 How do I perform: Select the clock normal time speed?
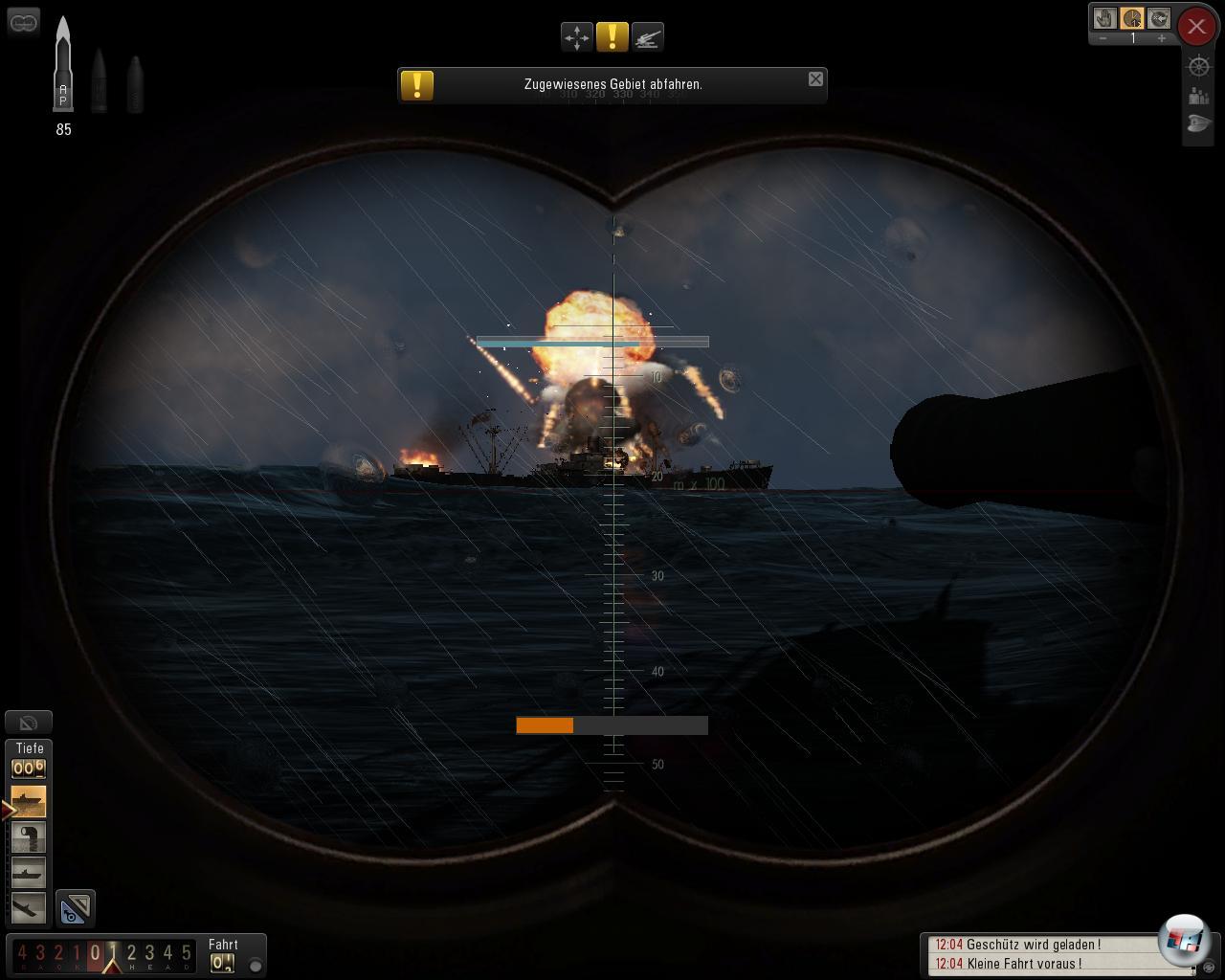(1132, 18)
